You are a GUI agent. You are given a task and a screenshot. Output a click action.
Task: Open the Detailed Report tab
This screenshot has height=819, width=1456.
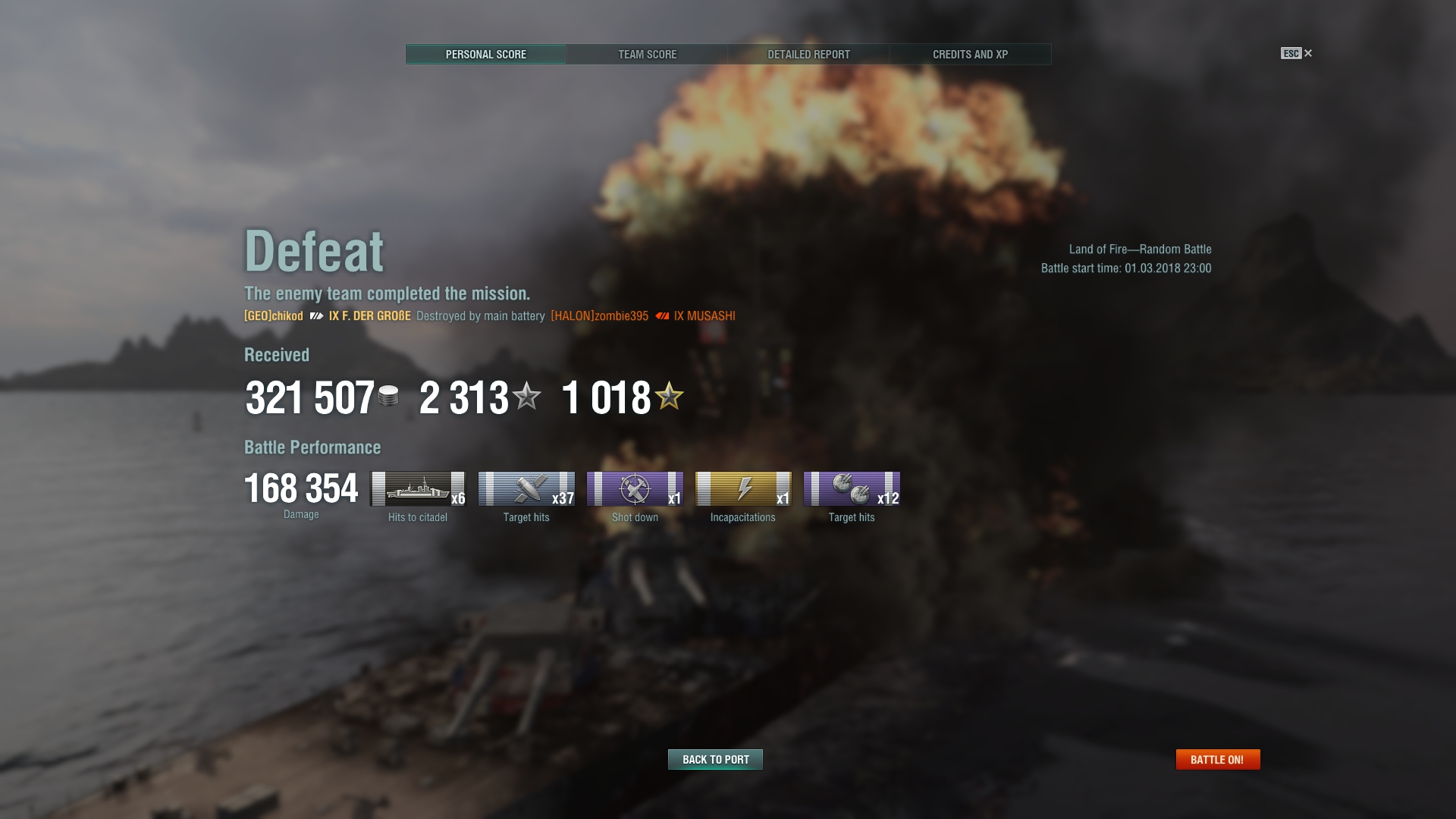(x=808, y=55)
